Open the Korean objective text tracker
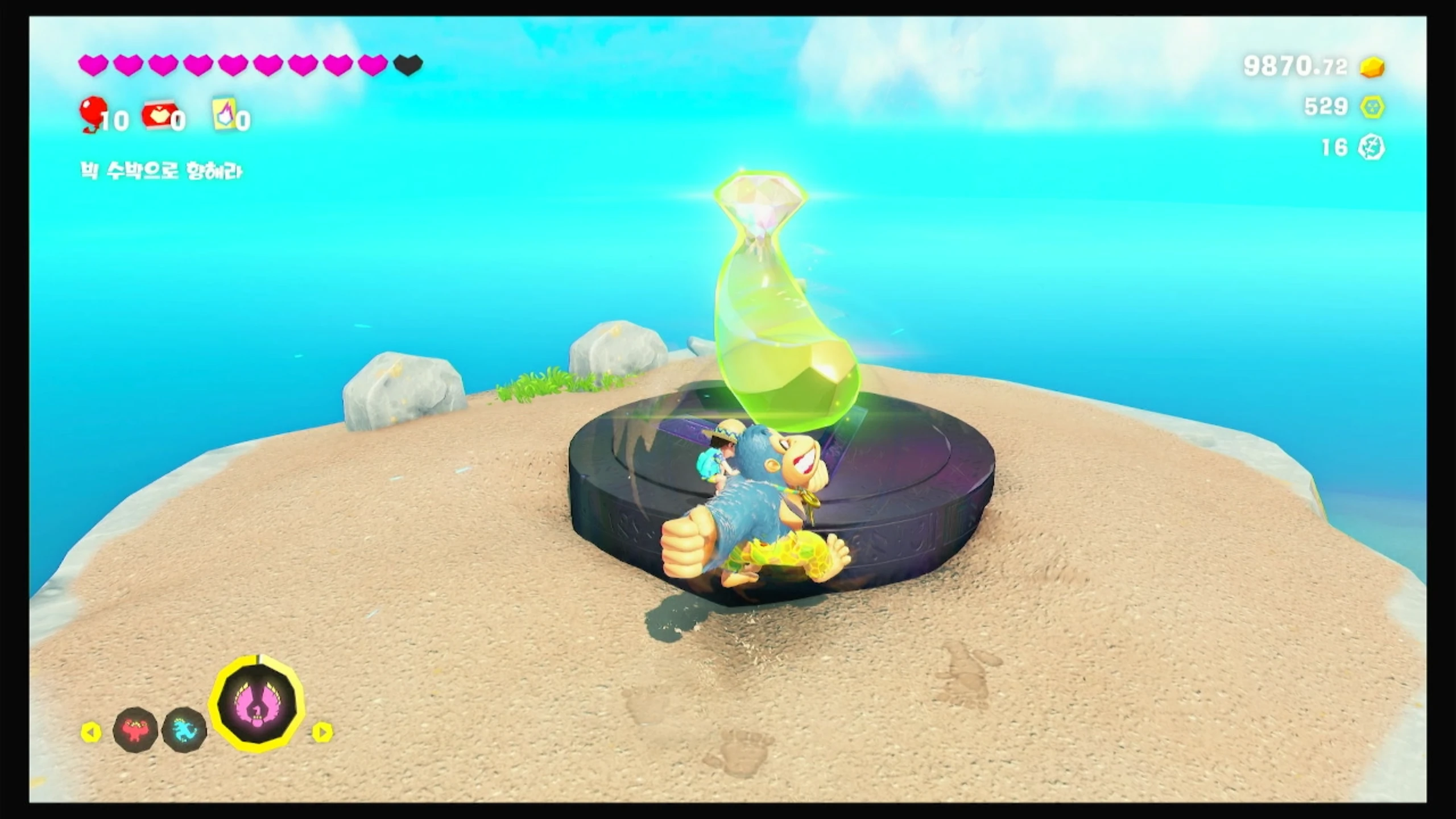The image size is (1456, 819). click(x=162, y=171)
